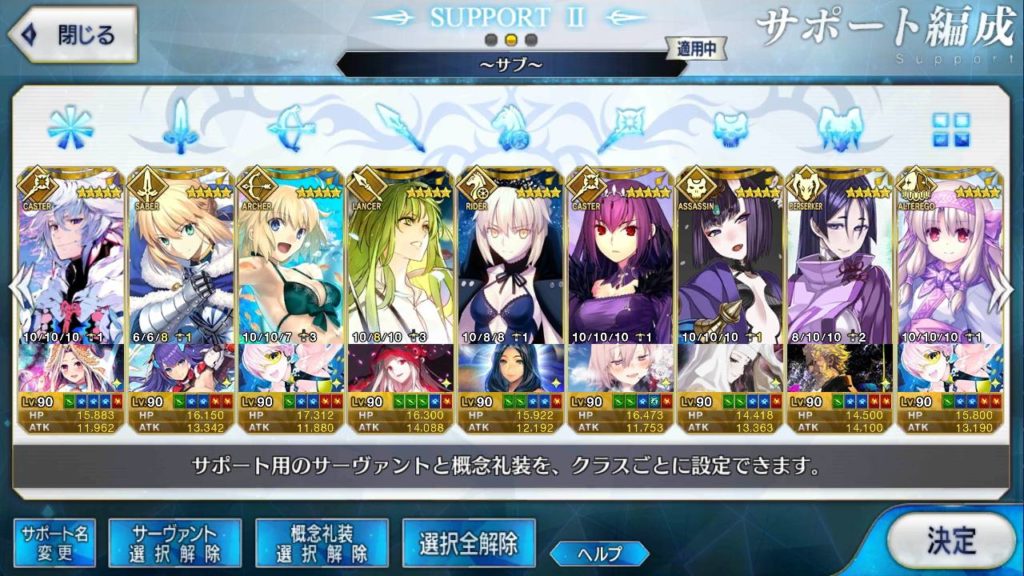The image size is (1024, 576).
Task: Select the LANCER support servant card
Action: [400, 260]
